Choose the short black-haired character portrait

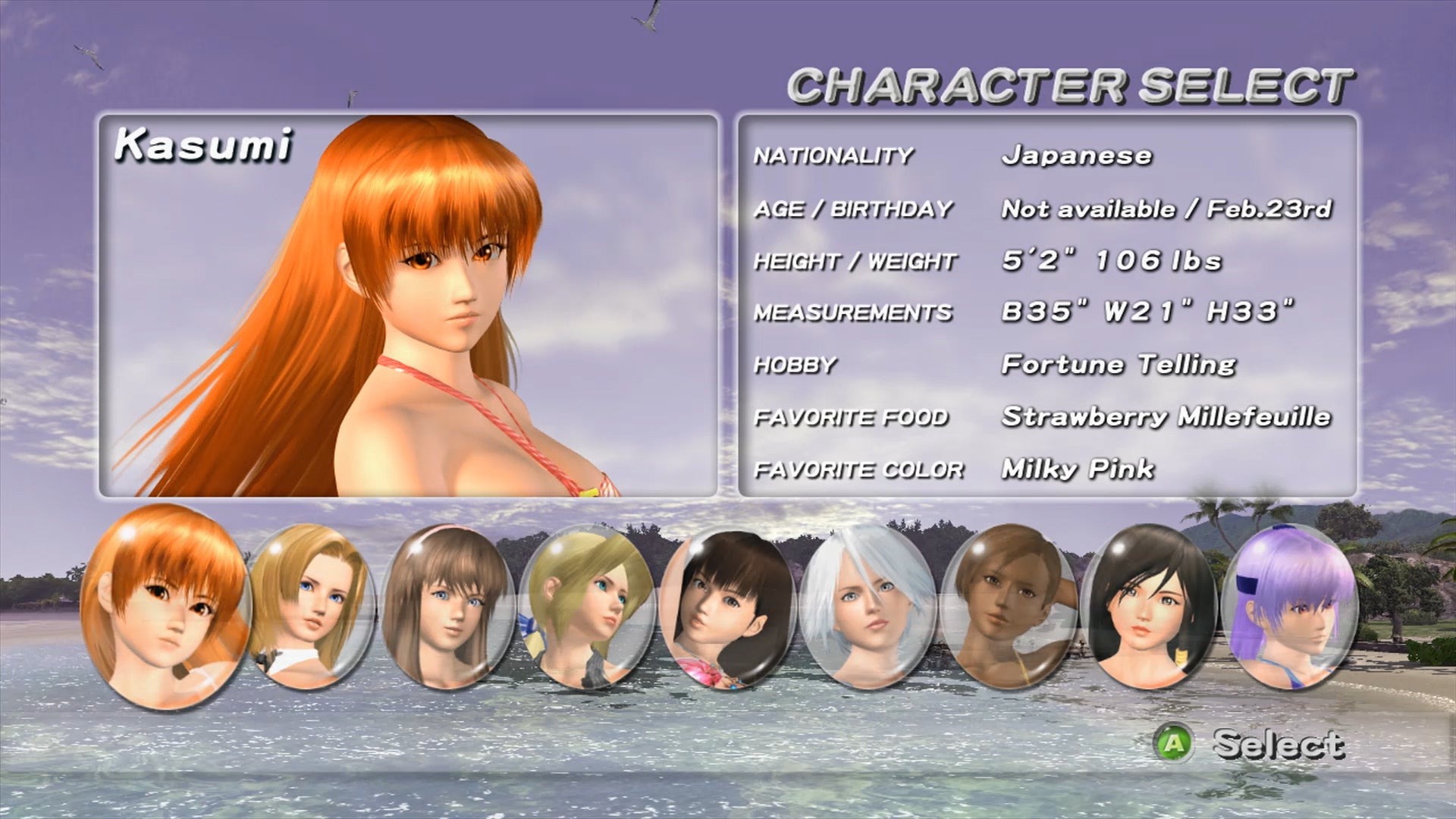pos(1148,607)
